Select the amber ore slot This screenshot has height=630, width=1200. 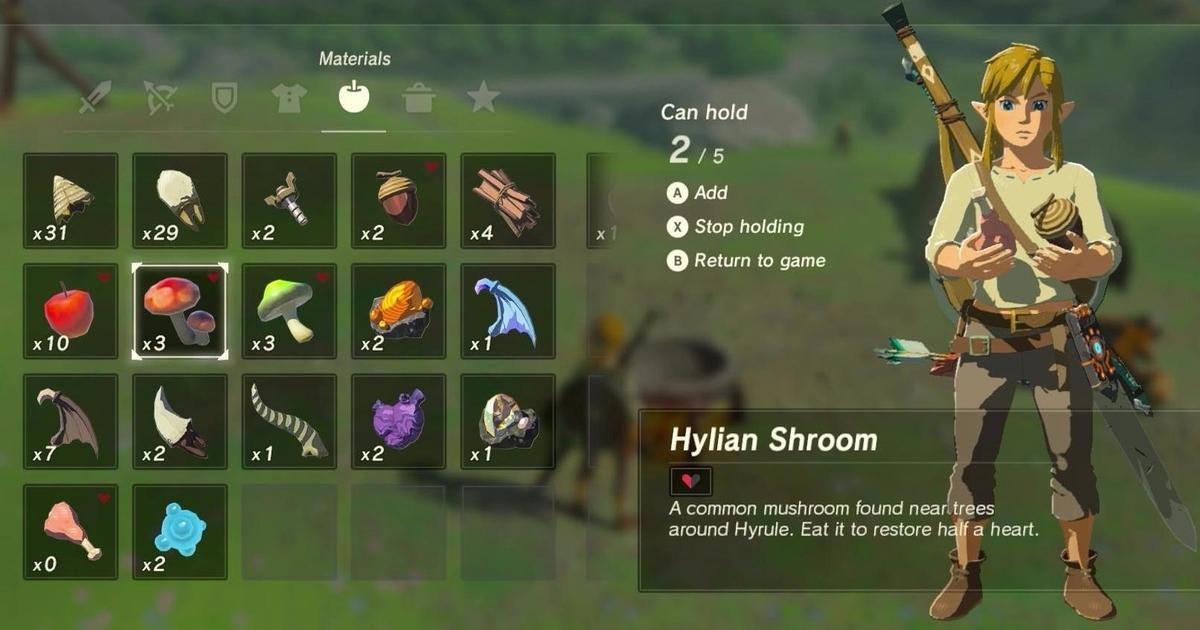pos(398,311)
